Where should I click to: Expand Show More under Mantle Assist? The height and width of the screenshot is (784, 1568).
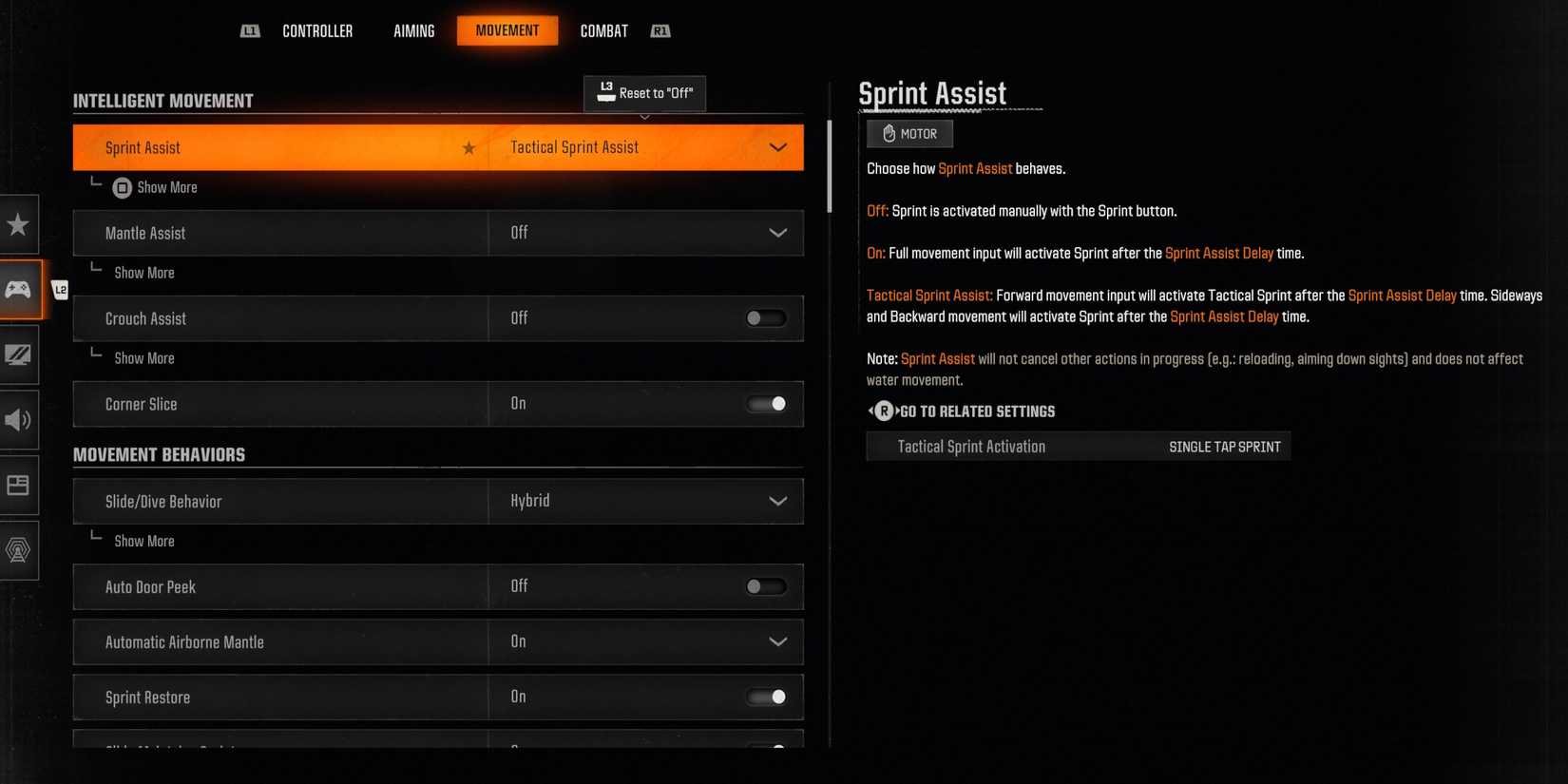pyautogui.click(x=143, y=273)
